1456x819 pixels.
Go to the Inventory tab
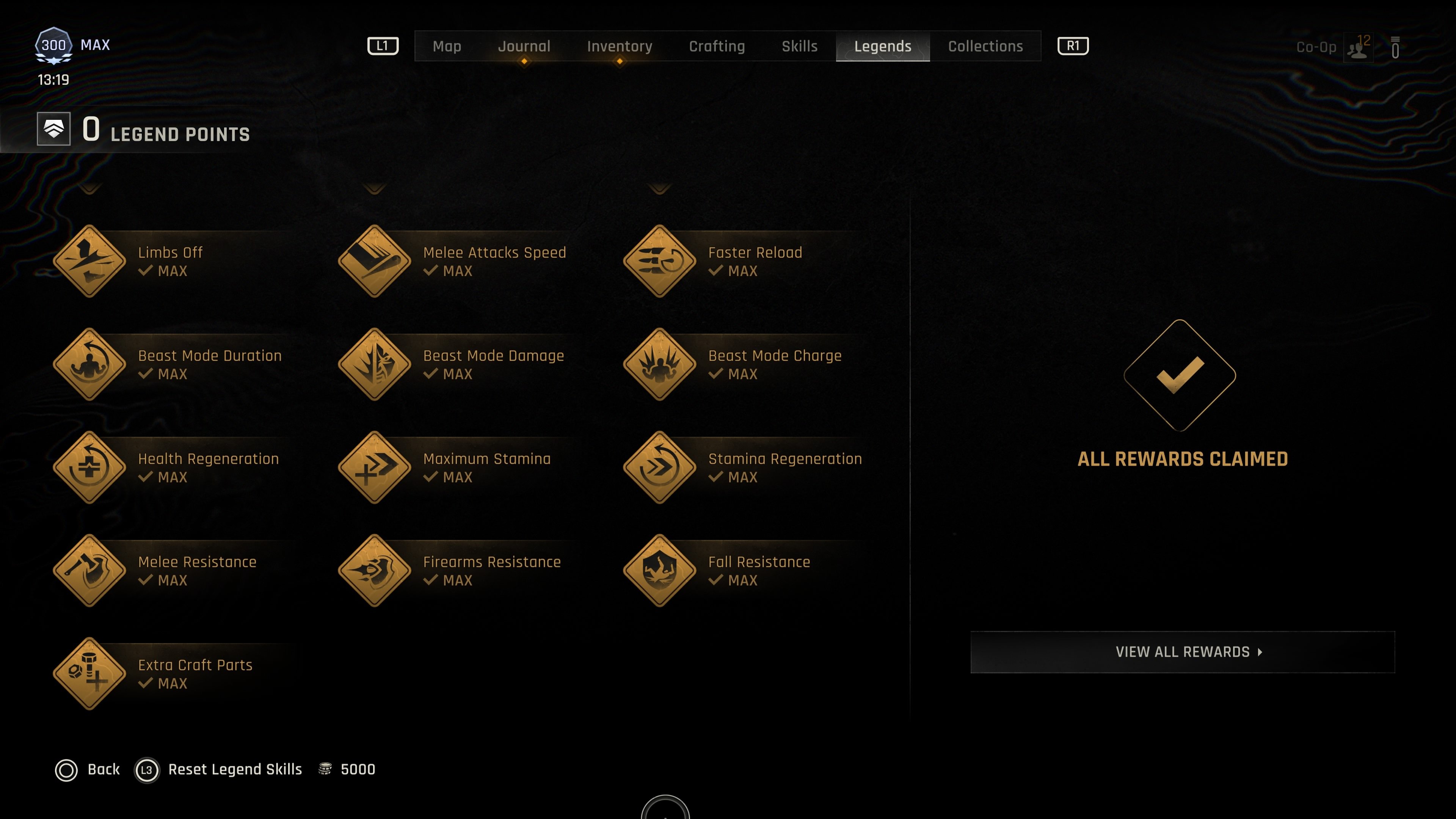click(x=620, y=46)
